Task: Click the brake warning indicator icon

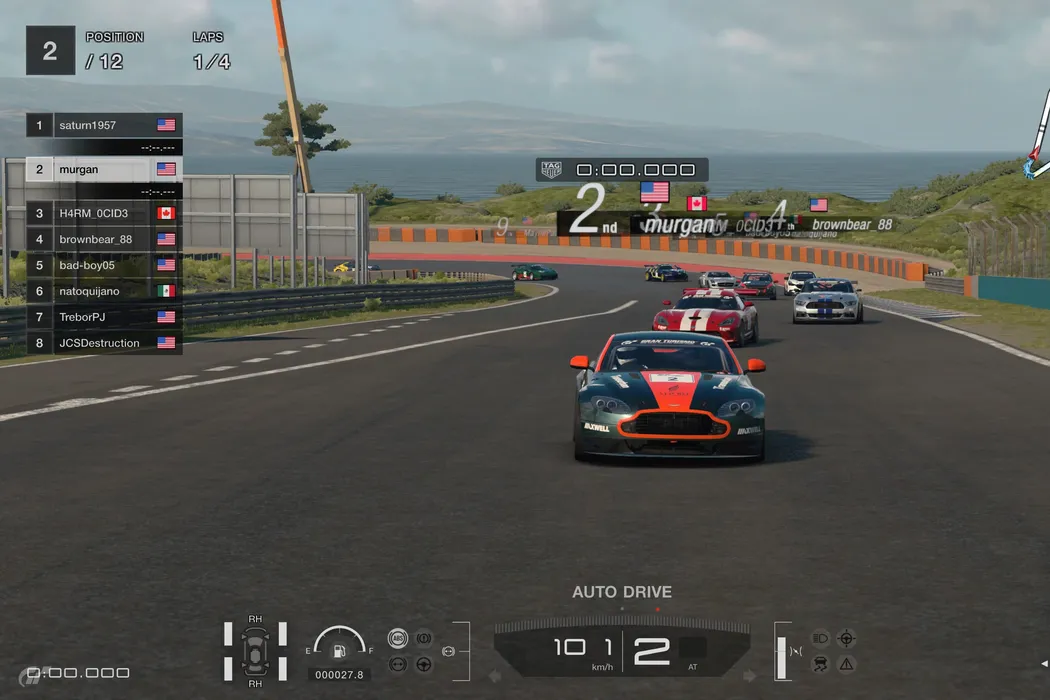Action: pyautogui.click(x=424, y=638)
